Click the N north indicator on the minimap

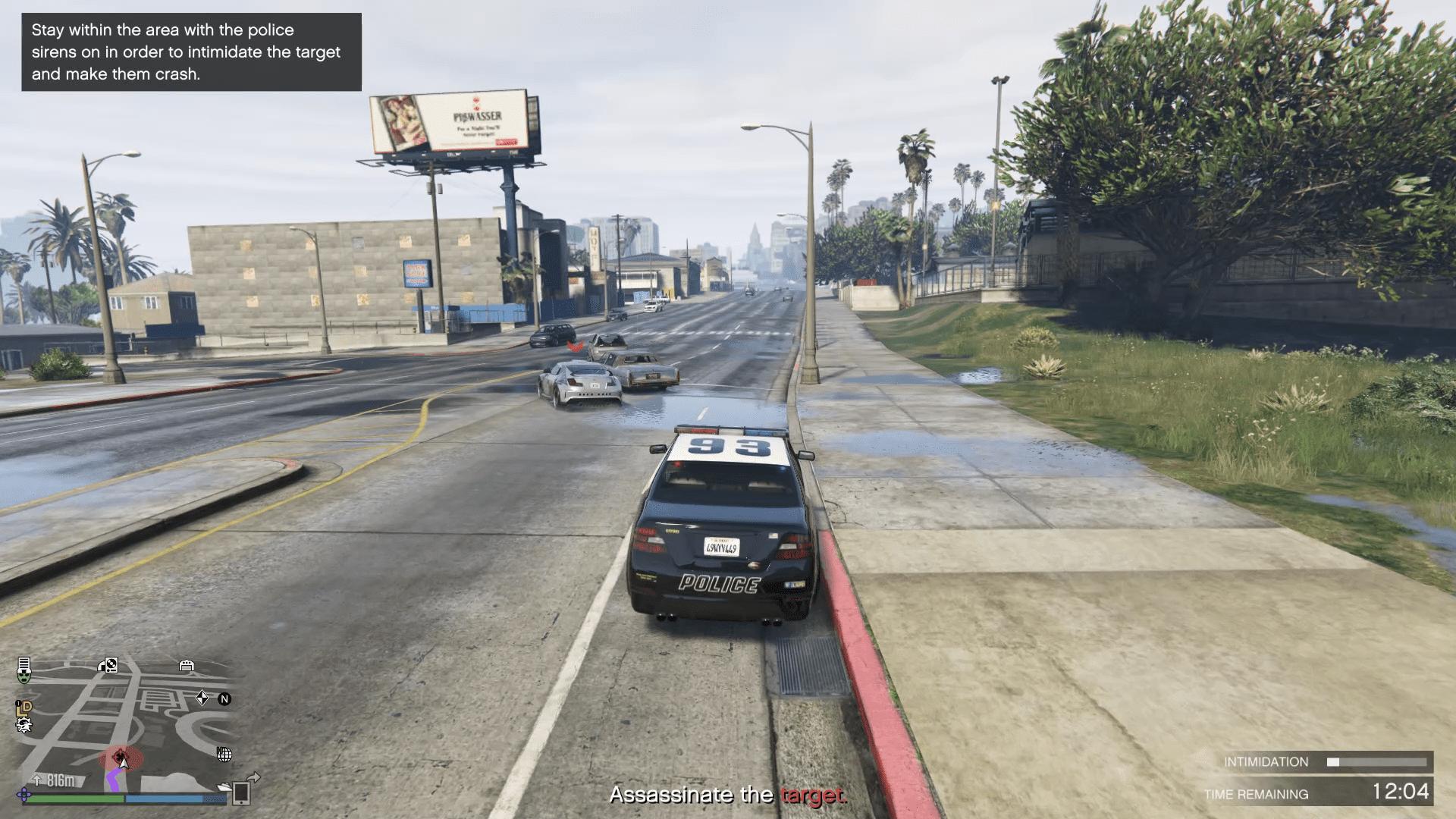pyautogui.click(x=224, y=698)
